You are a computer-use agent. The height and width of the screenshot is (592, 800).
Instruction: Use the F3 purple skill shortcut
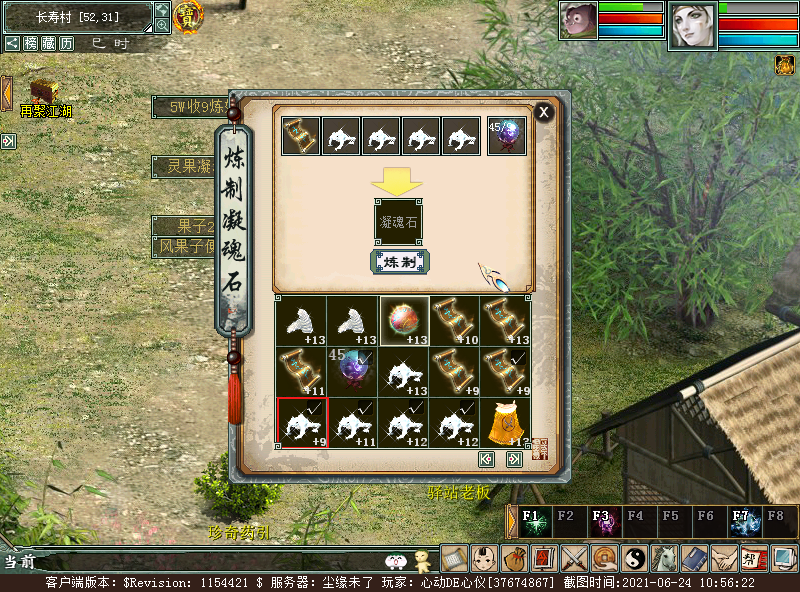tap(605, 522)
